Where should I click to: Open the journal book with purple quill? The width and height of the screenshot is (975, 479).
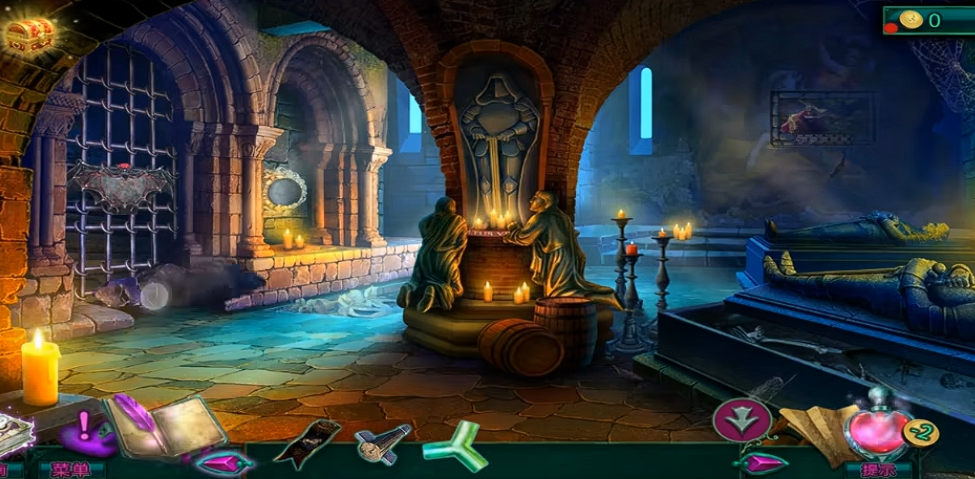[165, 425]
